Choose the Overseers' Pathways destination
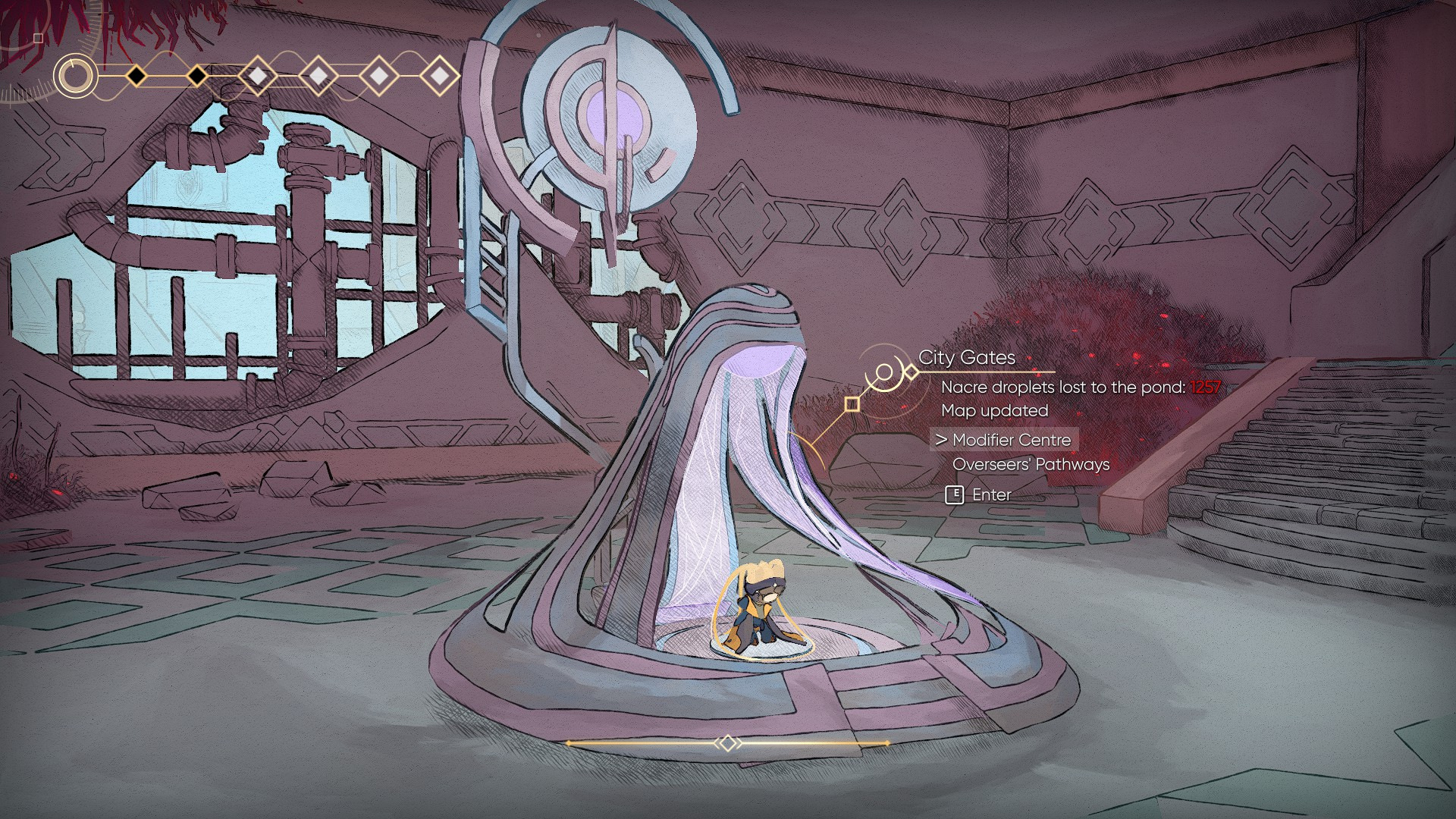The image size is (1456, 819). click(x=1031, y=465)
